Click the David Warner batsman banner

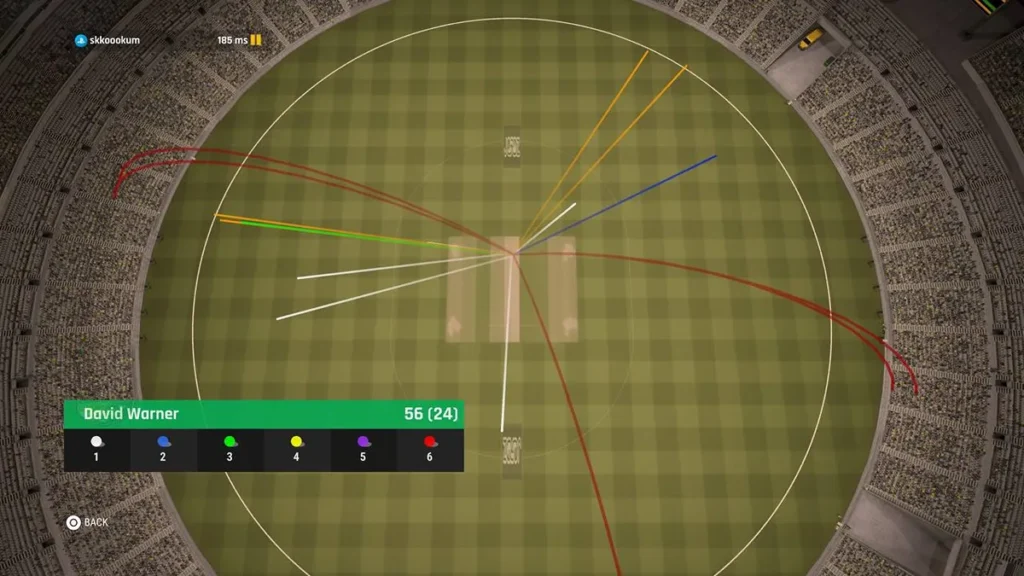coord(263,414)
